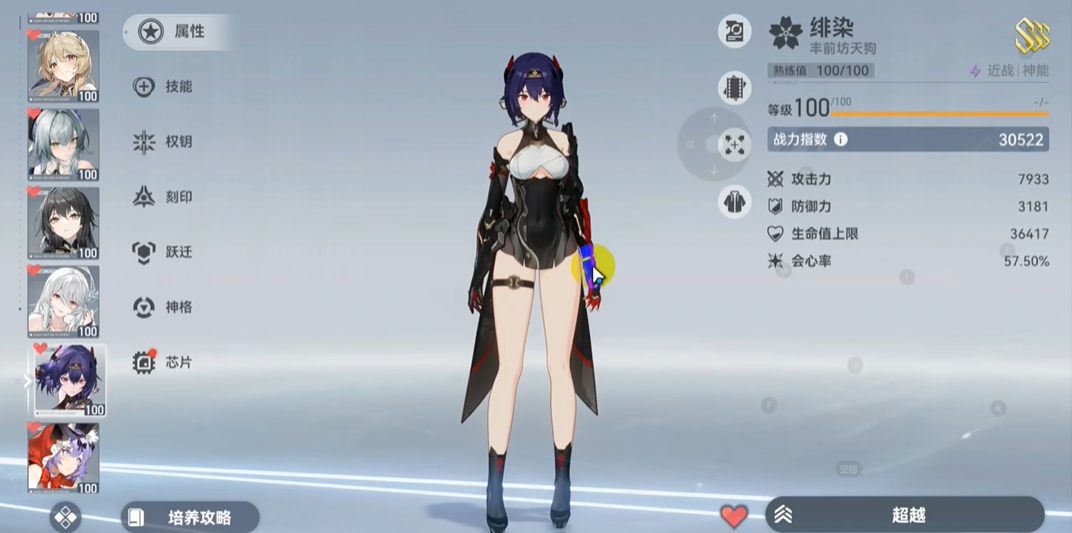
Task: Pick the white-haired character portrait
Action: [64, 302]
